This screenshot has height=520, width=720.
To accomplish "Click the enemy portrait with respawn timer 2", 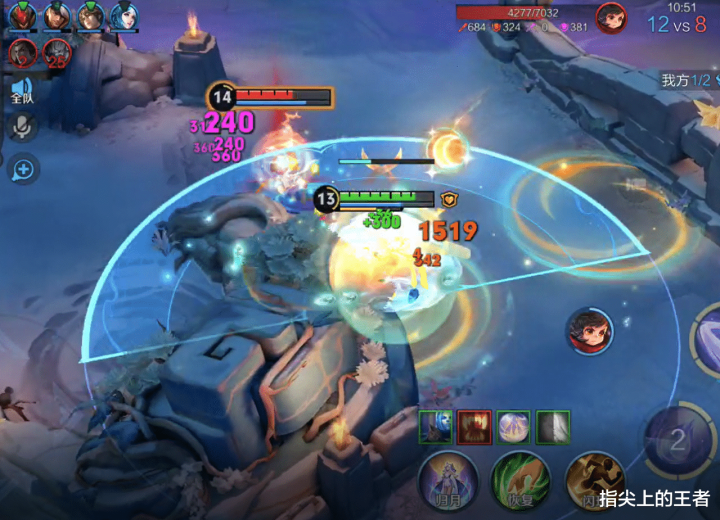I will pos(23,53).
